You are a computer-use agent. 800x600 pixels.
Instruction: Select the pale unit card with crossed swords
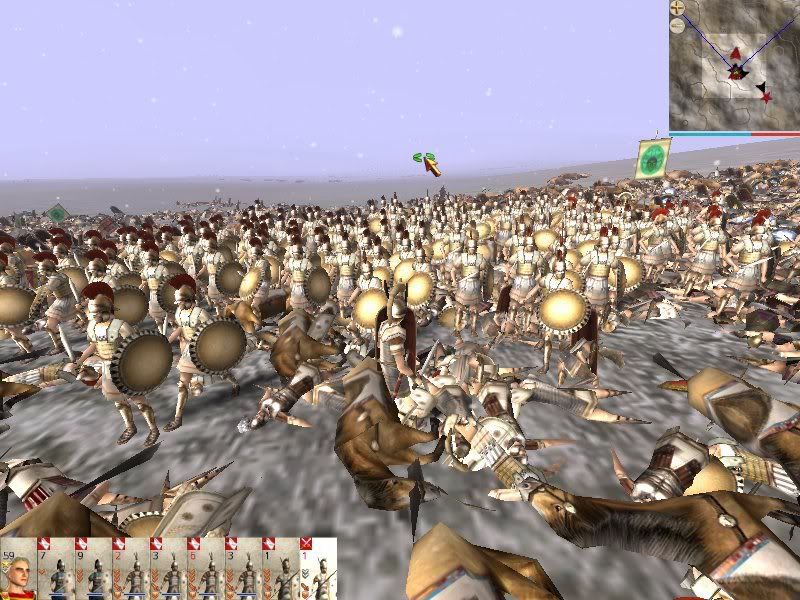pyautogui.click(x=319, y=572)
